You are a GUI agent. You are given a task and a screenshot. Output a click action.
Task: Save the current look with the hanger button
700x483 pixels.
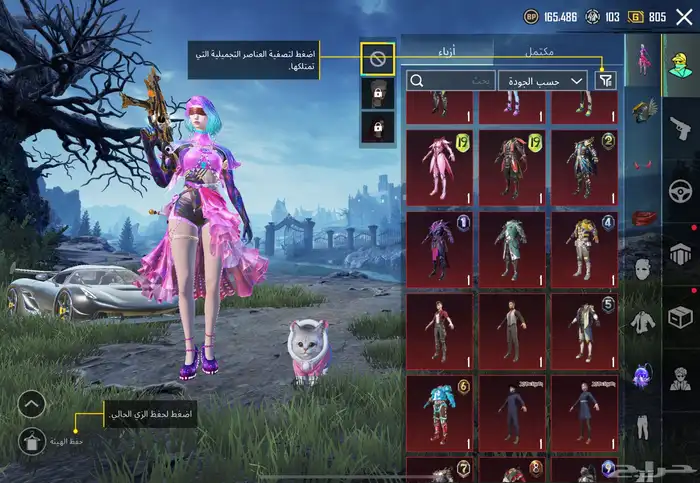coord(32,438)
